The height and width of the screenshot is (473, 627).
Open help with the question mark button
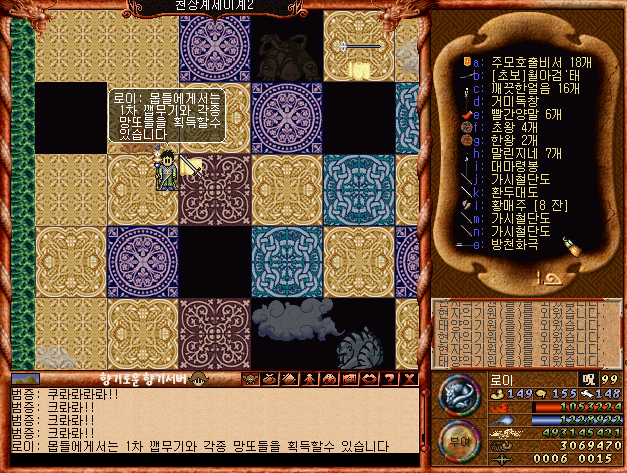pyautogui.click(x=391, y=379)
